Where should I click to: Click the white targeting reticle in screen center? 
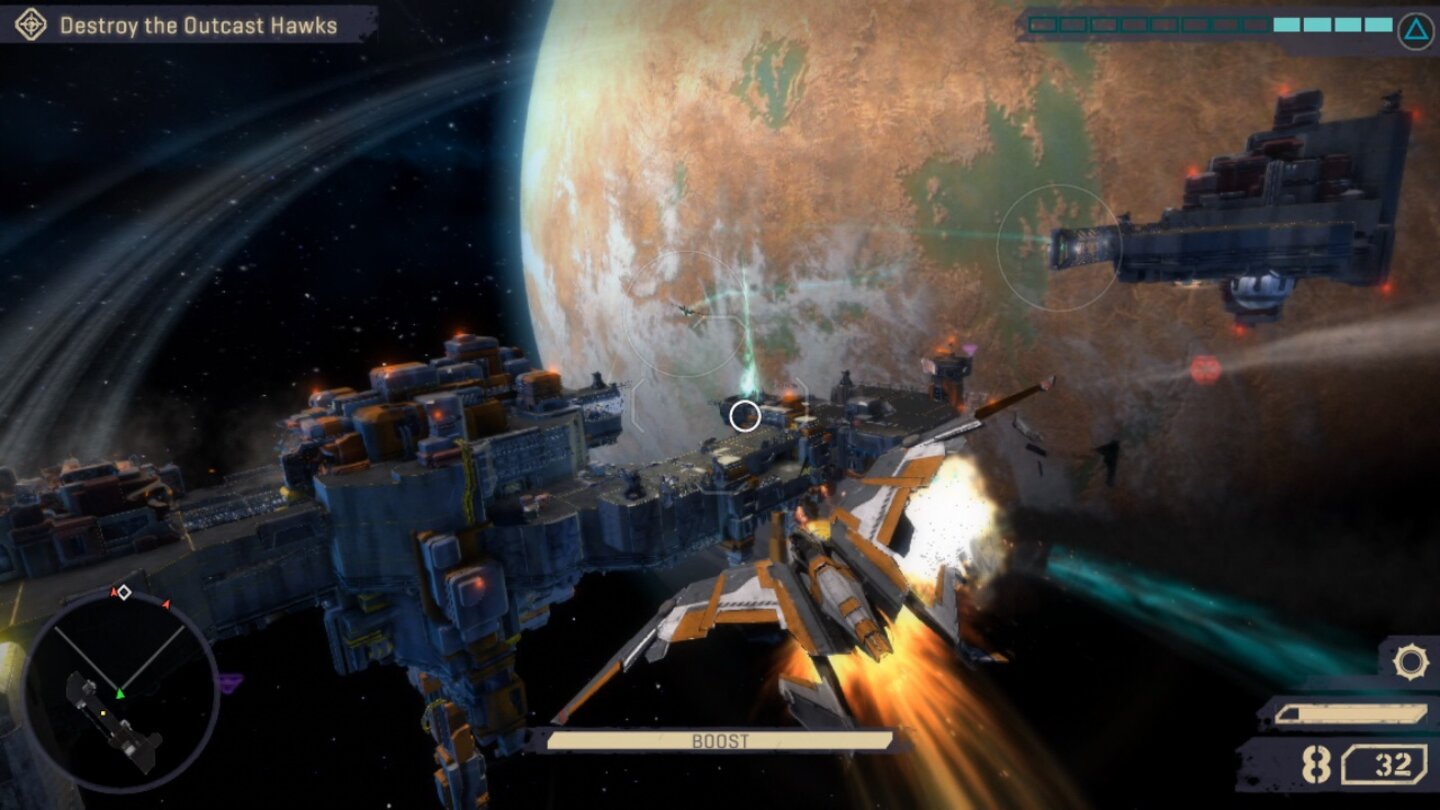pyautogui.click(x=745, y=417)
